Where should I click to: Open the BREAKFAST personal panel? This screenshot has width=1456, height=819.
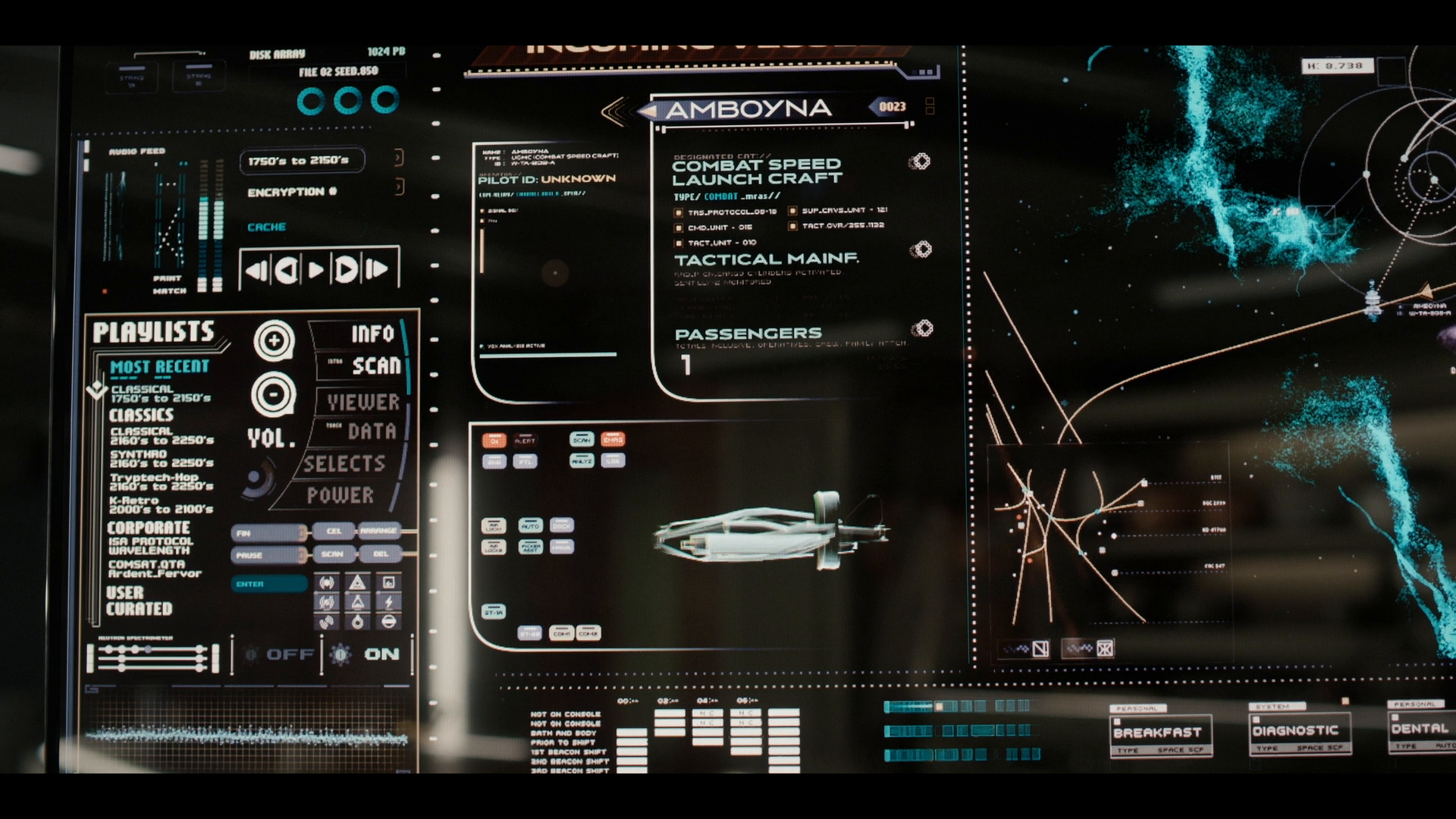(x=1158, y=733)
